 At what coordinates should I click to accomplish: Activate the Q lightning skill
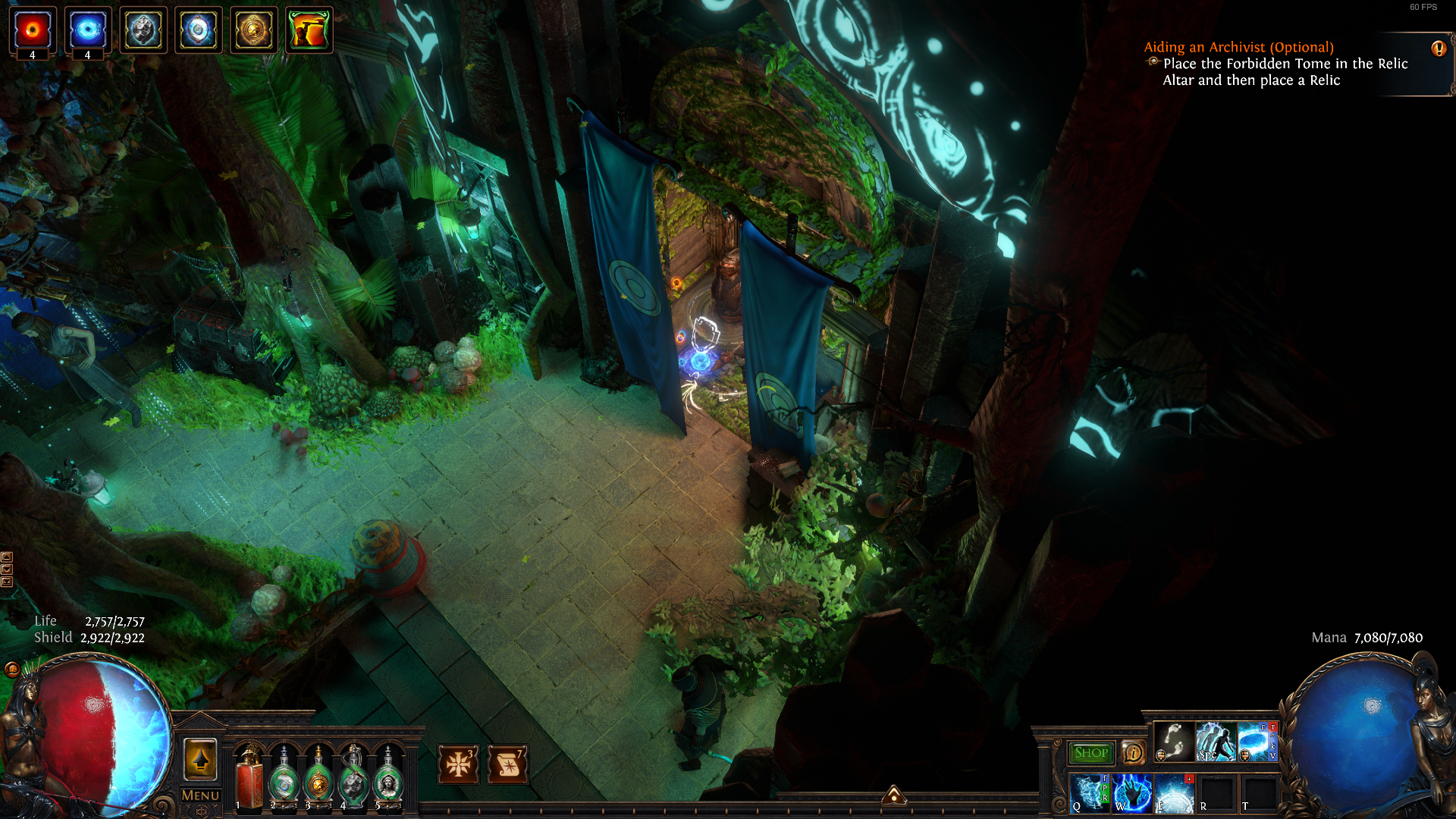pyautogui.click(x=1090, y=793)
